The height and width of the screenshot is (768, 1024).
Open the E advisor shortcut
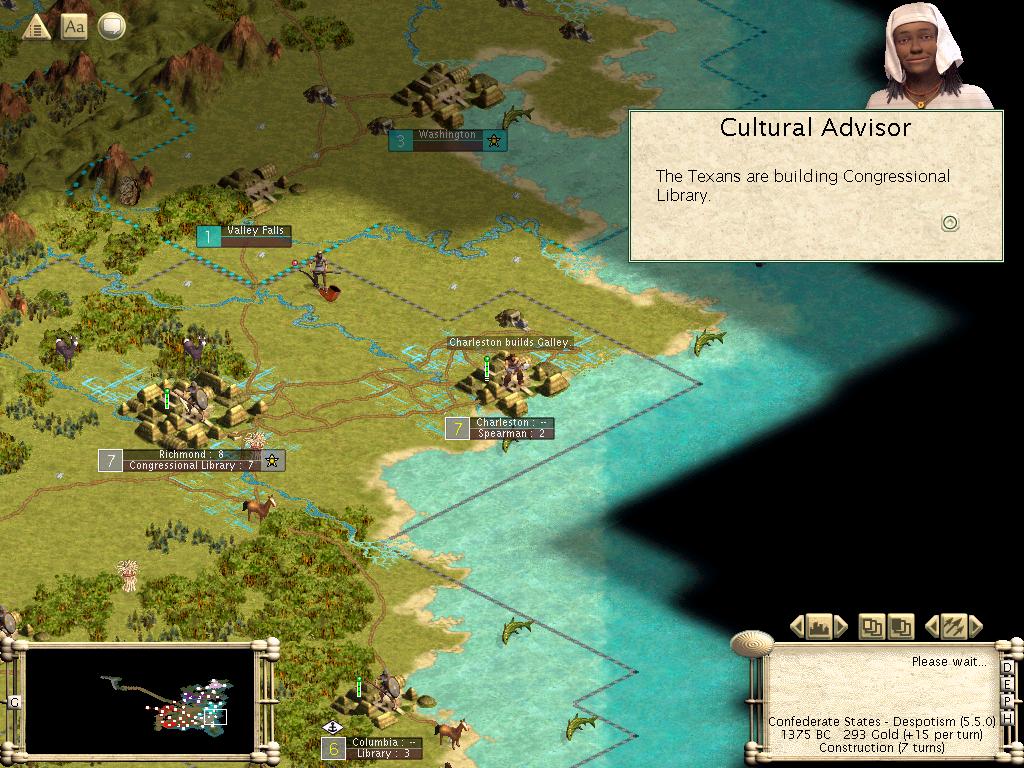pos(1007,686)
